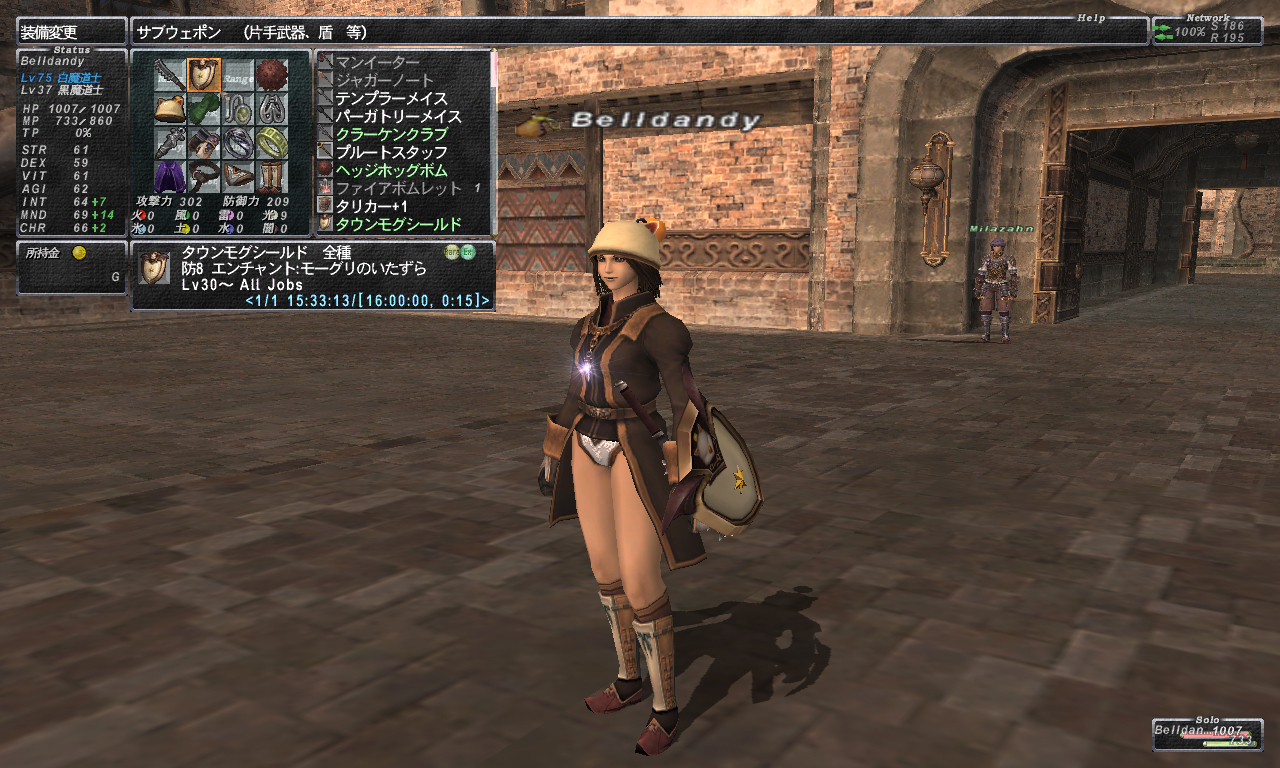Select タウンモグシールド in the item list
1280x768 pixels.
pos(398,224)
